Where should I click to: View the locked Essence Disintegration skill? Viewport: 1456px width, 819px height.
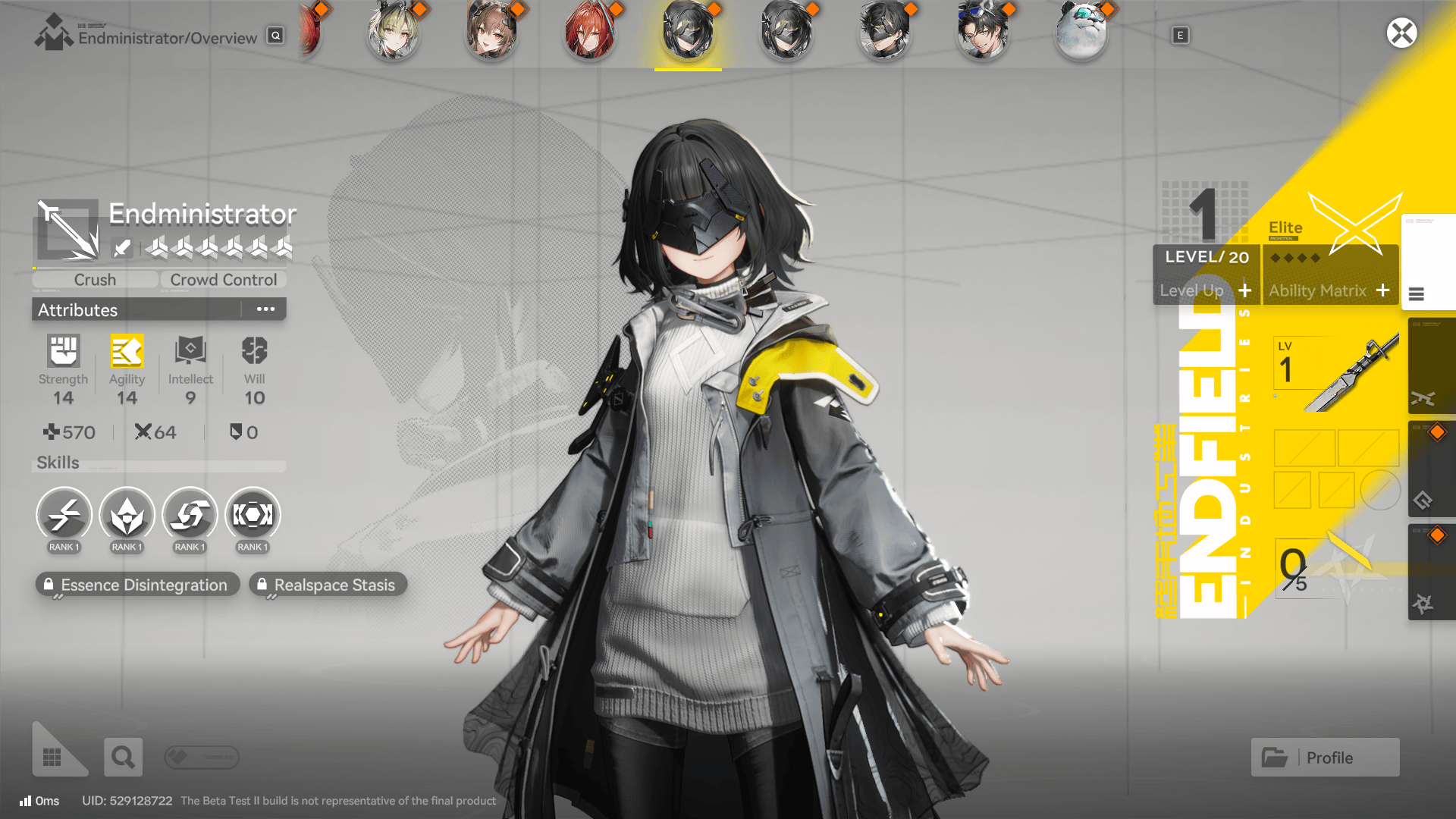(136, 584)
